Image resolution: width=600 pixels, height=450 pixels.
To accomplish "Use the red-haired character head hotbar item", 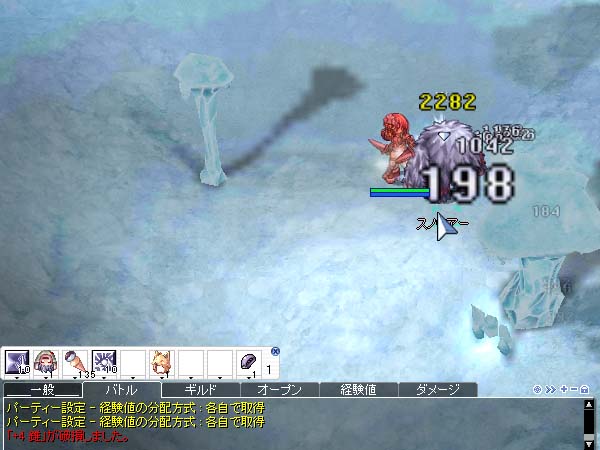I will 46,361.
